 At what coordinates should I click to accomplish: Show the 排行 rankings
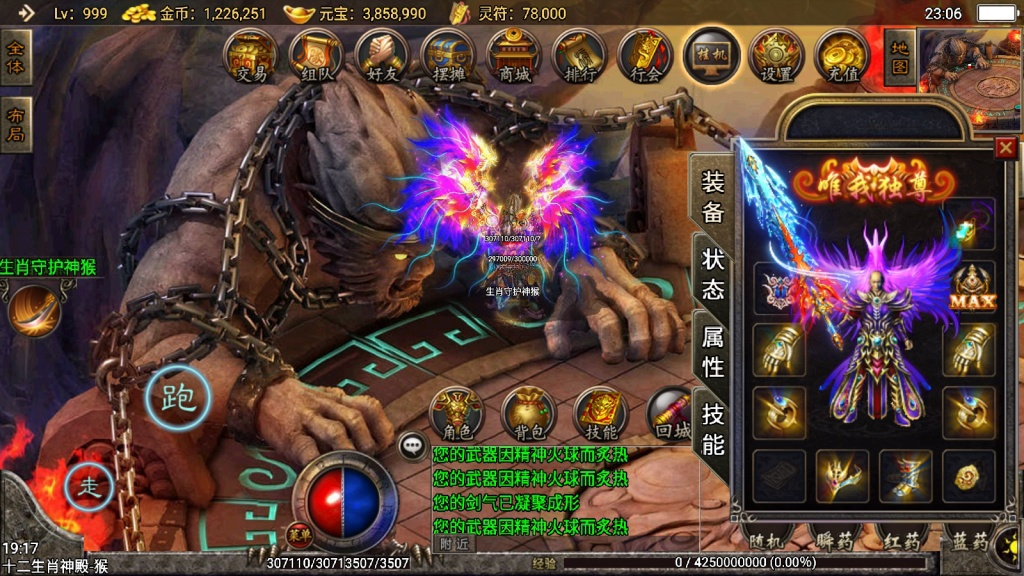pyautogui.click(x=579, y=56)
